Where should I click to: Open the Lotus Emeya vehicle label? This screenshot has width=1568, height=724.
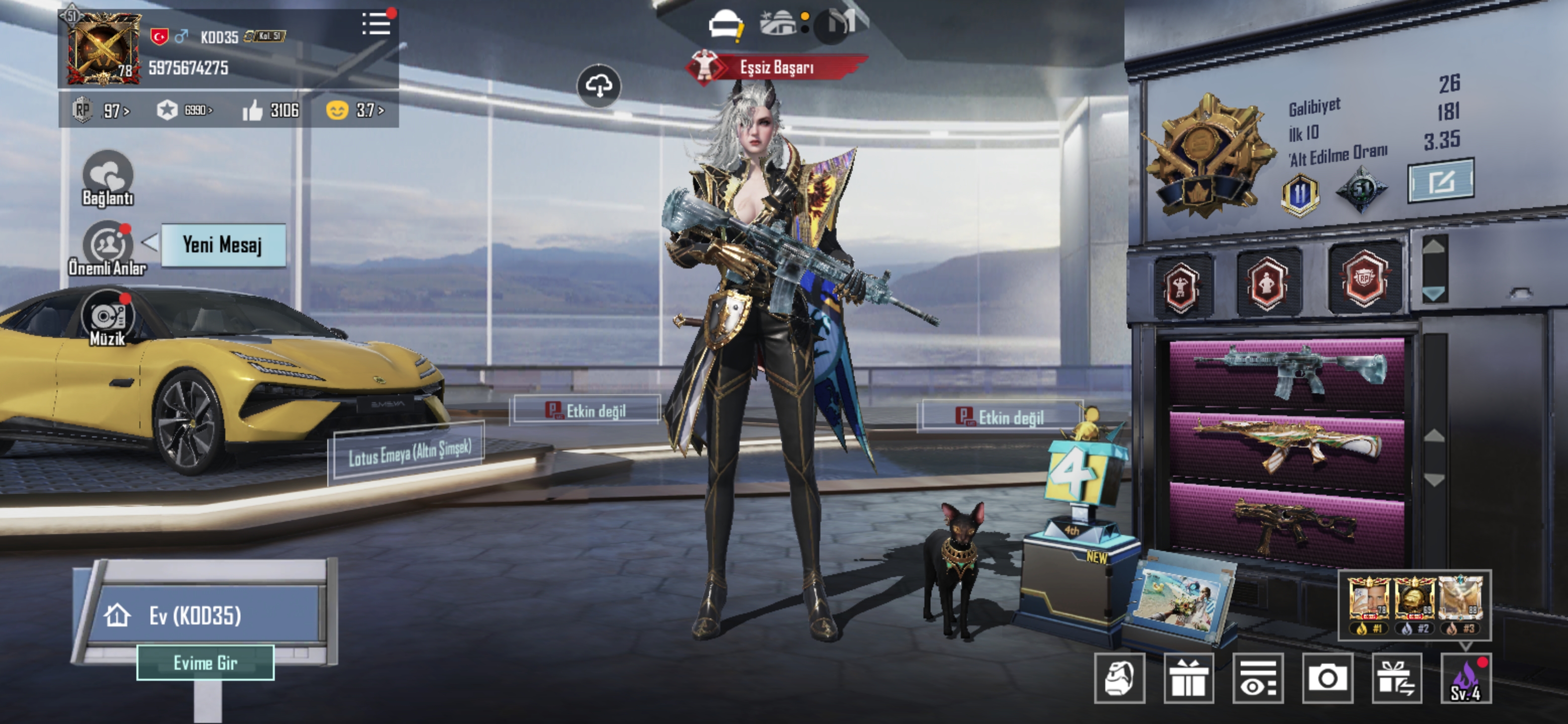(409, 452)
